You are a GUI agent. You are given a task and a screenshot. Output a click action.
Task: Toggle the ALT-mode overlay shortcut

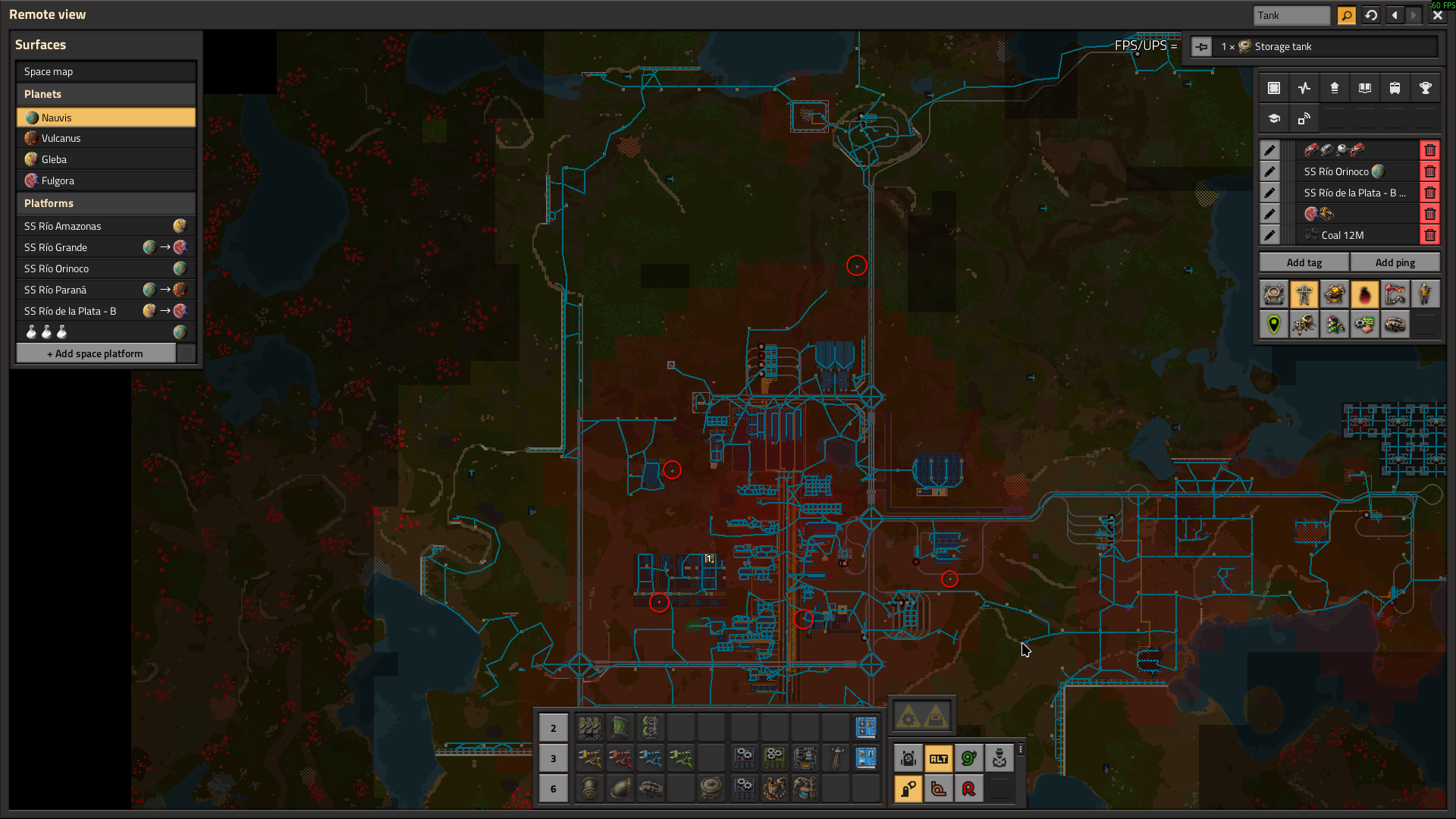[x=939, y=758]
